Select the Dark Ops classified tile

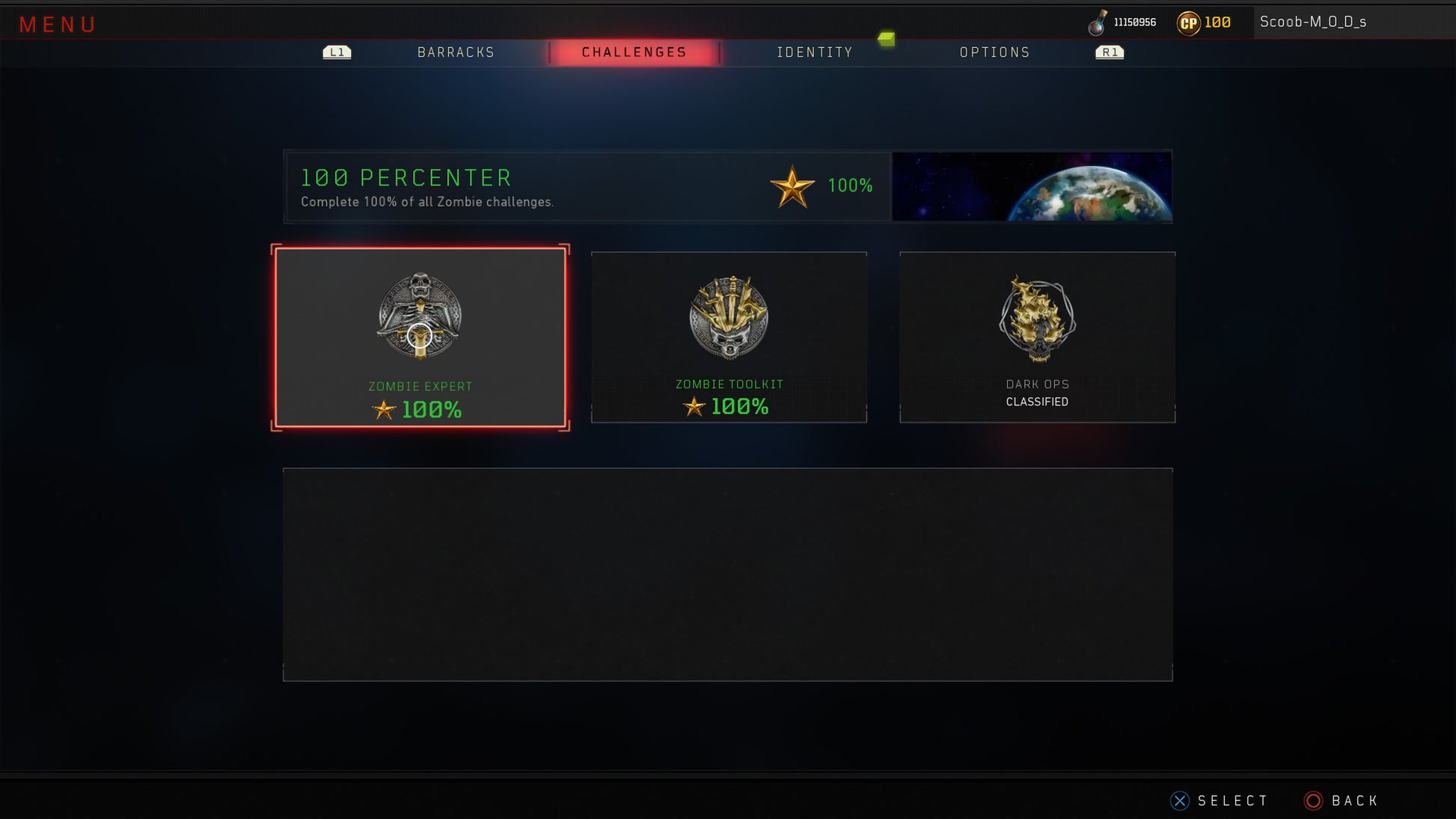[1037, 337]
